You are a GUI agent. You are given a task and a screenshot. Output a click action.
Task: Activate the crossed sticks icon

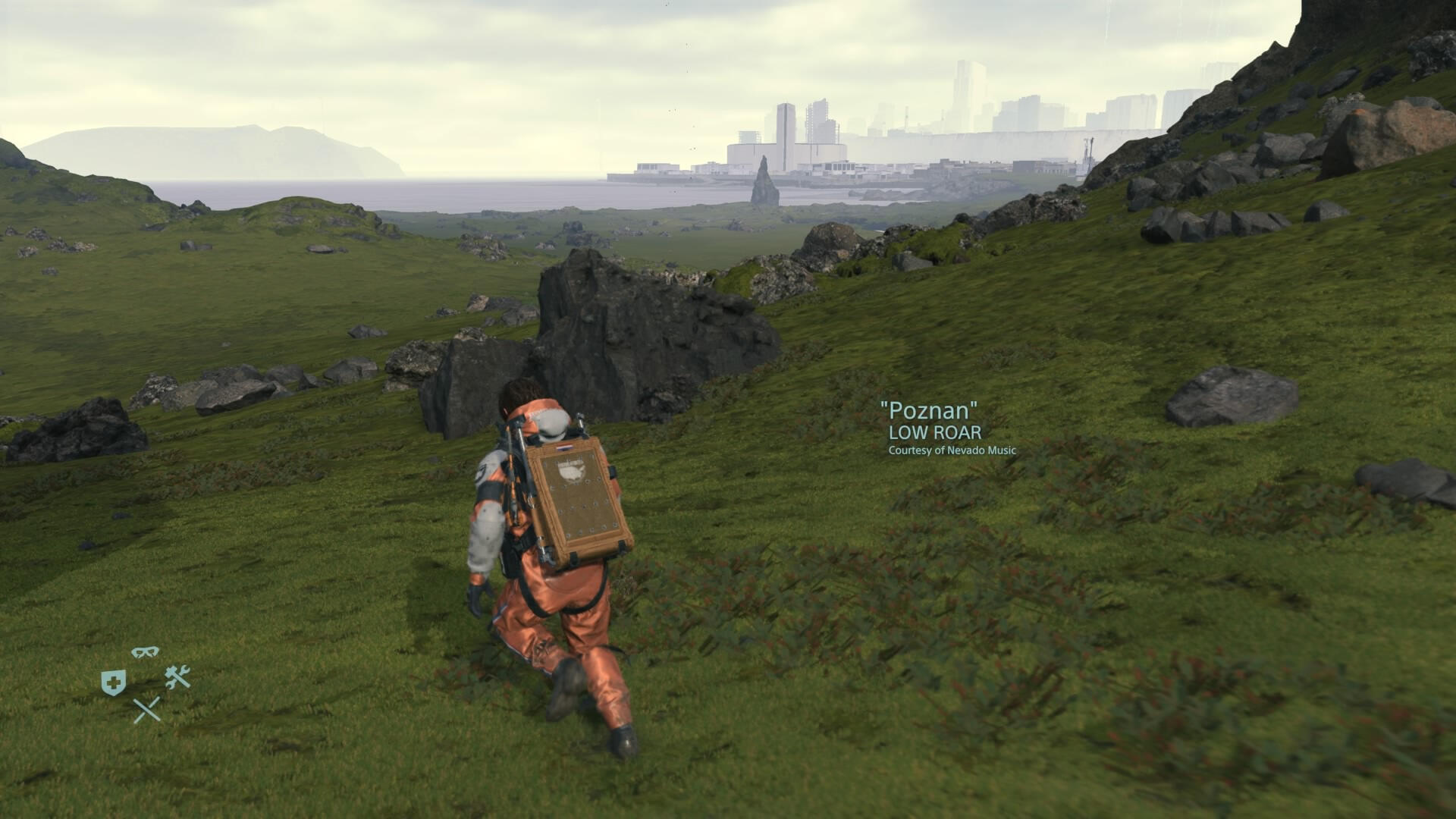(146, 711)
